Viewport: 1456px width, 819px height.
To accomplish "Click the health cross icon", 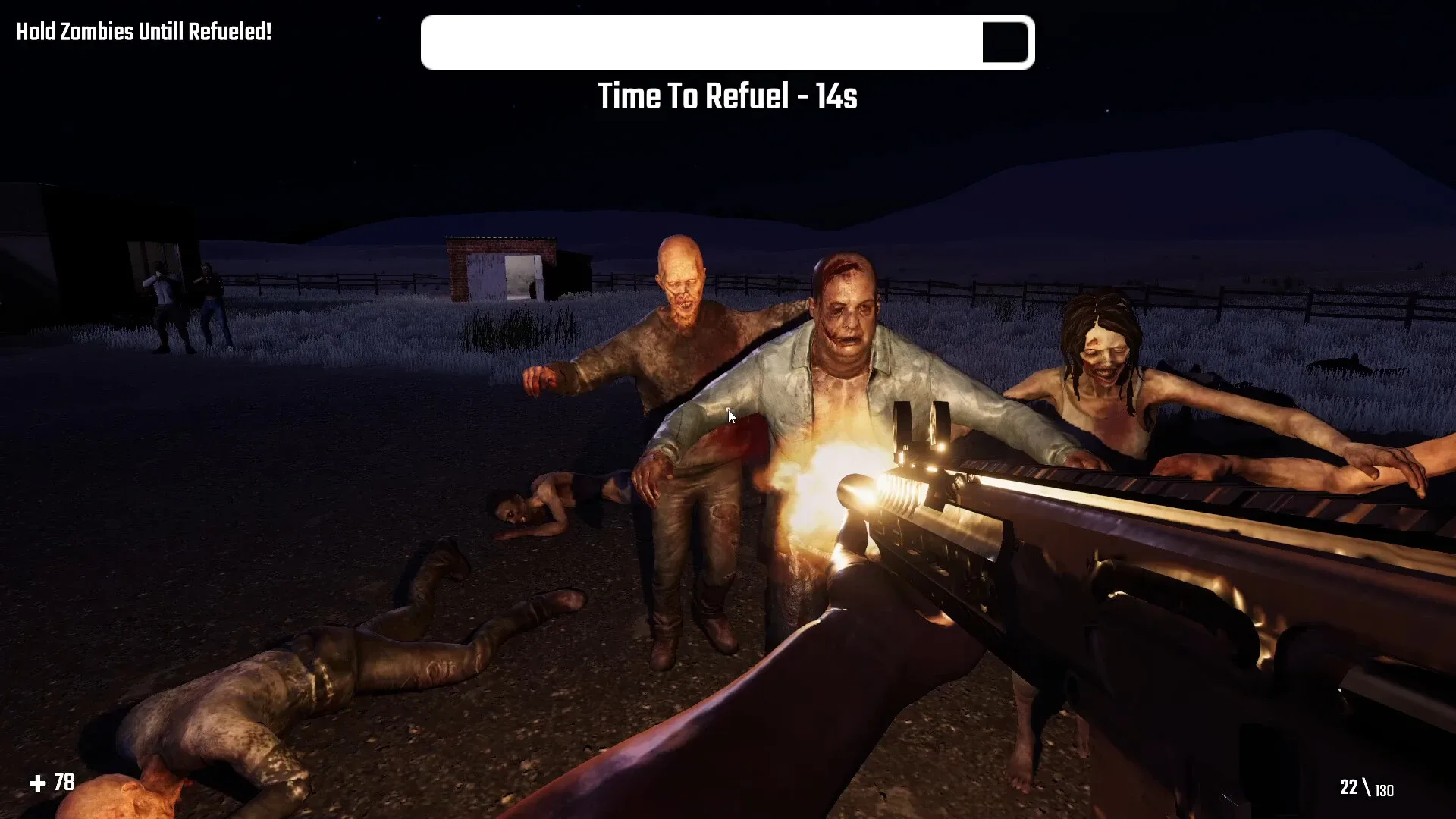I will click(38, 782).
